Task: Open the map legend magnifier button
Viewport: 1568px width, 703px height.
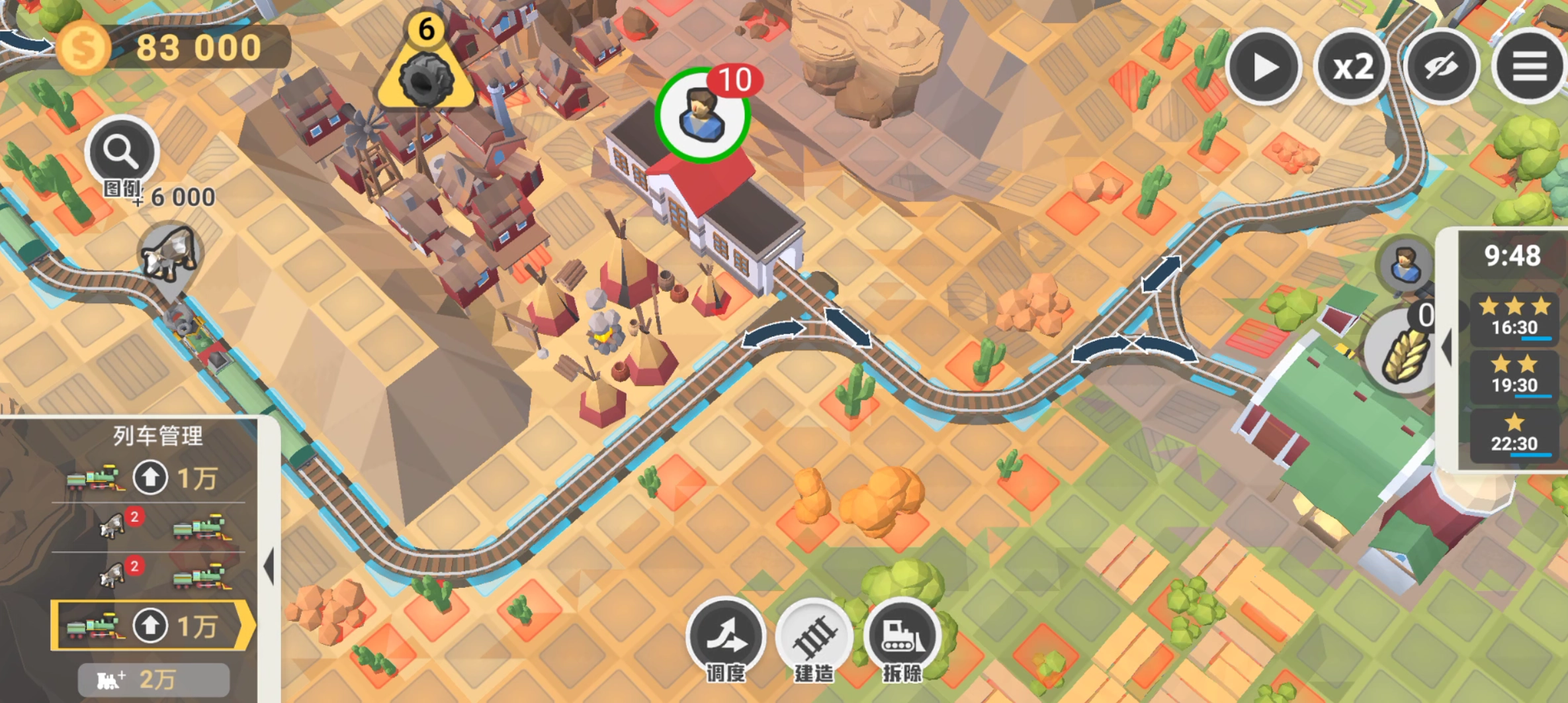Action: coord(122,154)
